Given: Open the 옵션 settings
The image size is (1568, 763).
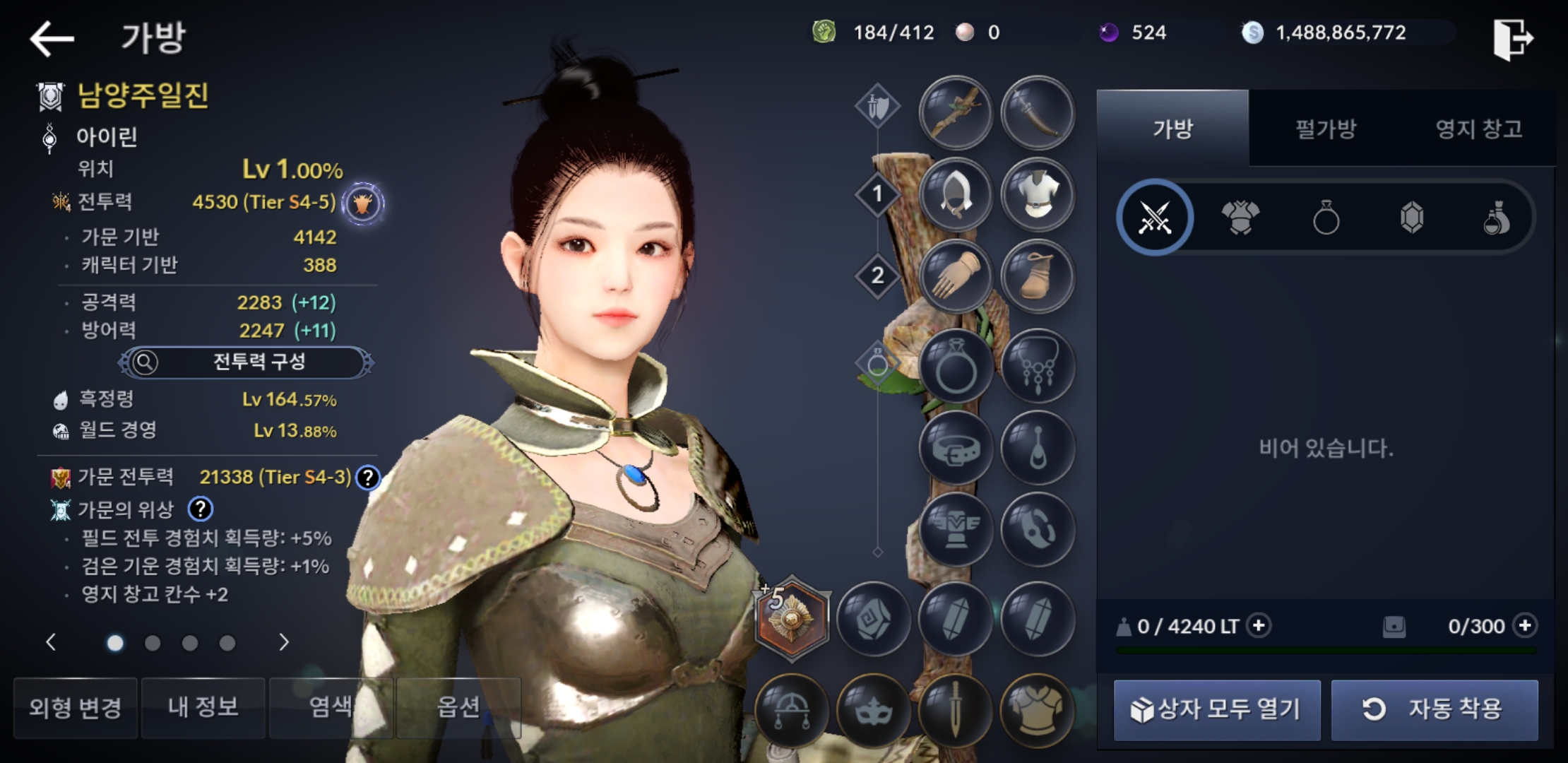Looking at the screenshot, I should tap(458, 708).
